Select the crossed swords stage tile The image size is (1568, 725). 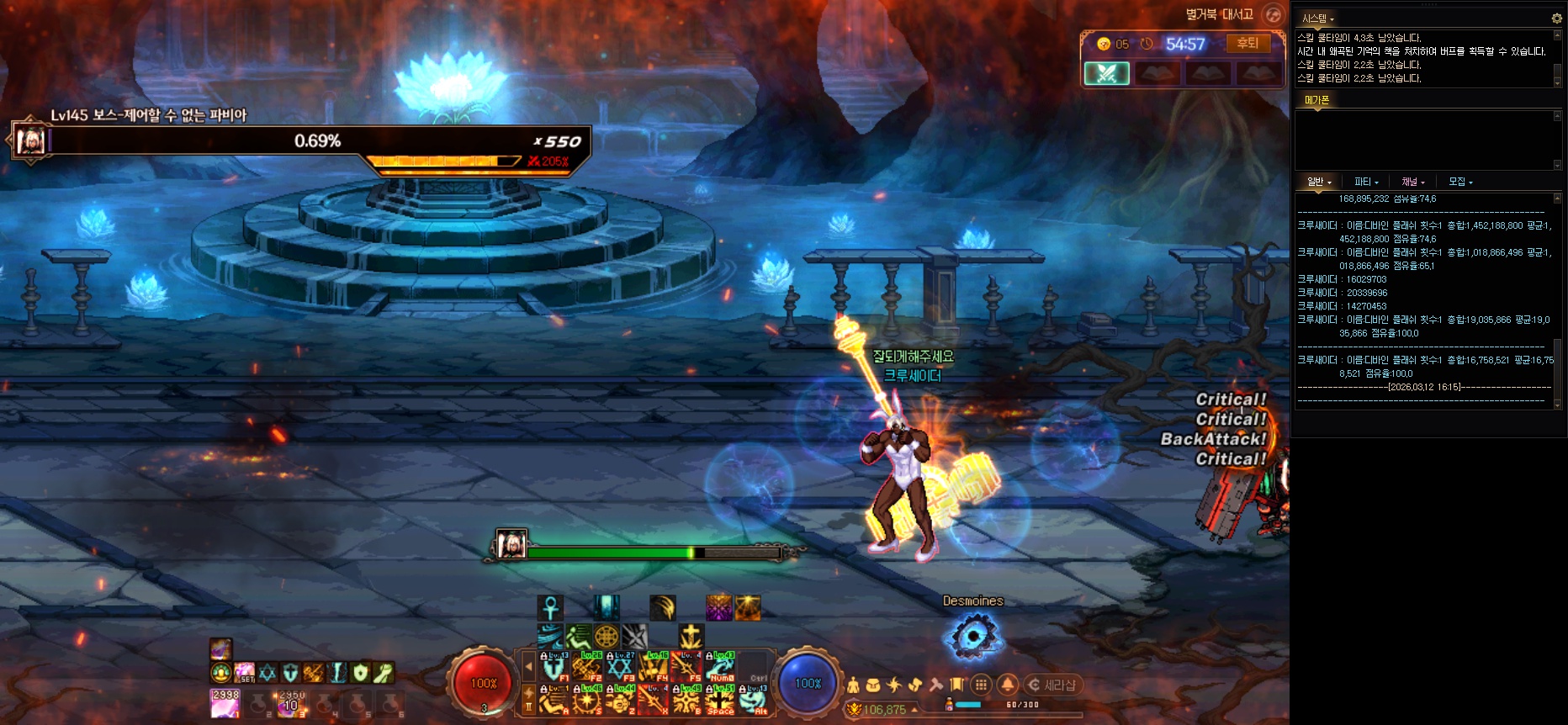1106,73
